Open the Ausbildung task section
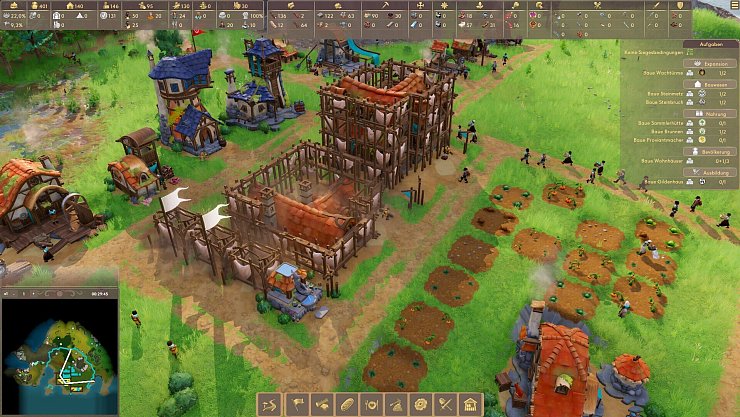The height and width of the screenshot is (417, 740). pos(713,172)
